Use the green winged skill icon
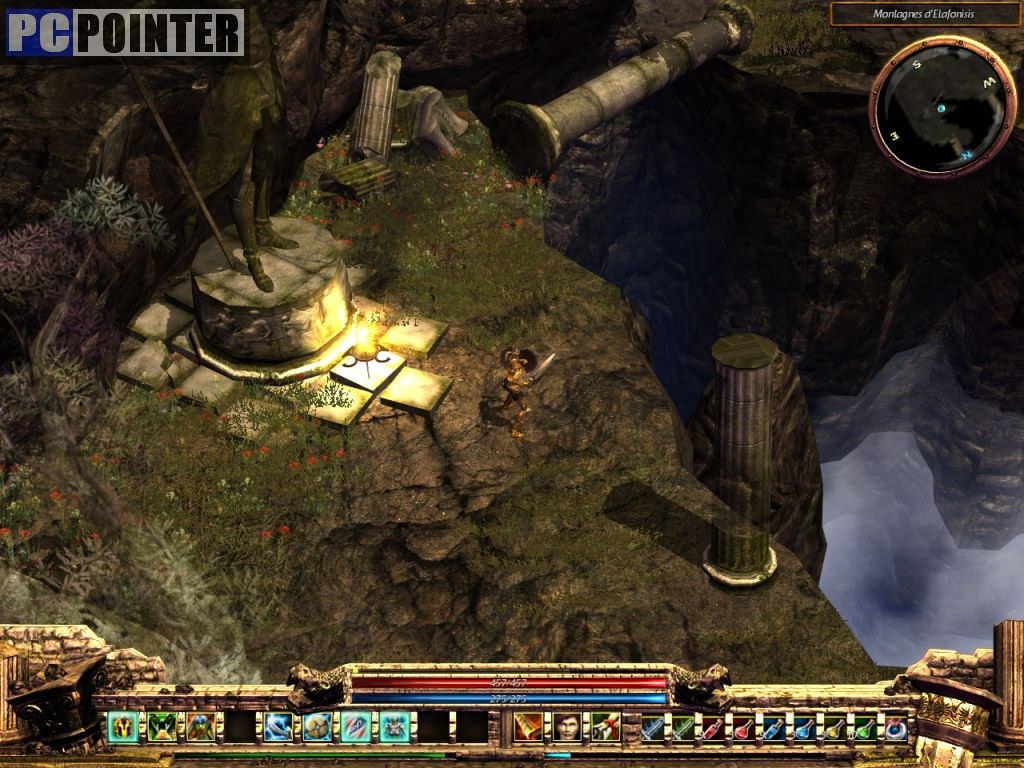This screenshot has height=768, width=1024. tap(162, 726)
